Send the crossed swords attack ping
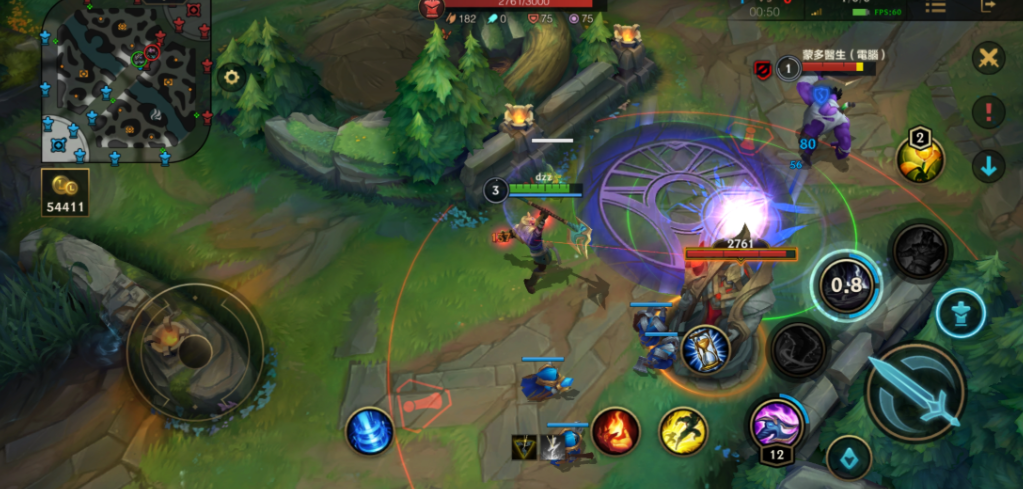Viewport: 1023px width, 489px height. pos(988,57)
